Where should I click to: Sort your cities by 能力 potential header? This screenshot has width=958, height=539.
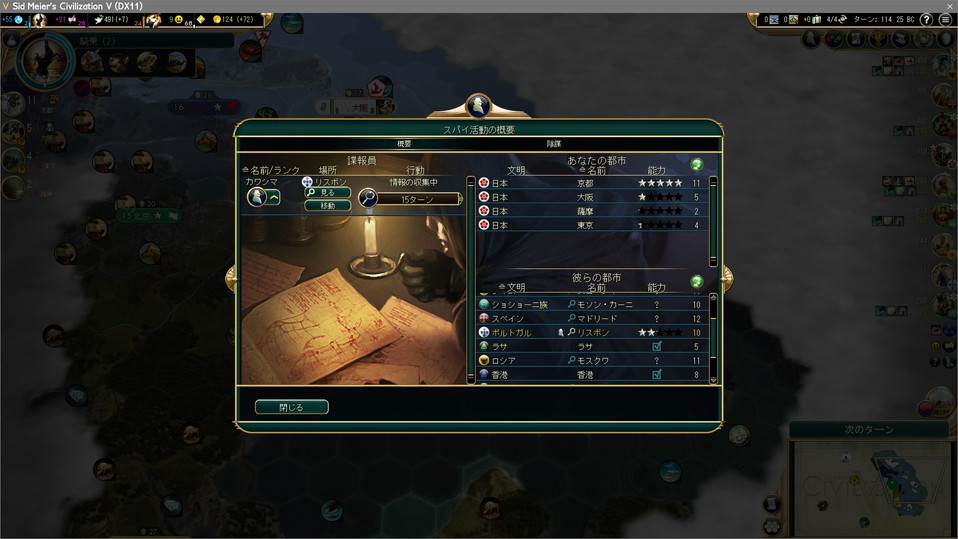pyautogui.click(x=656, y=172)
